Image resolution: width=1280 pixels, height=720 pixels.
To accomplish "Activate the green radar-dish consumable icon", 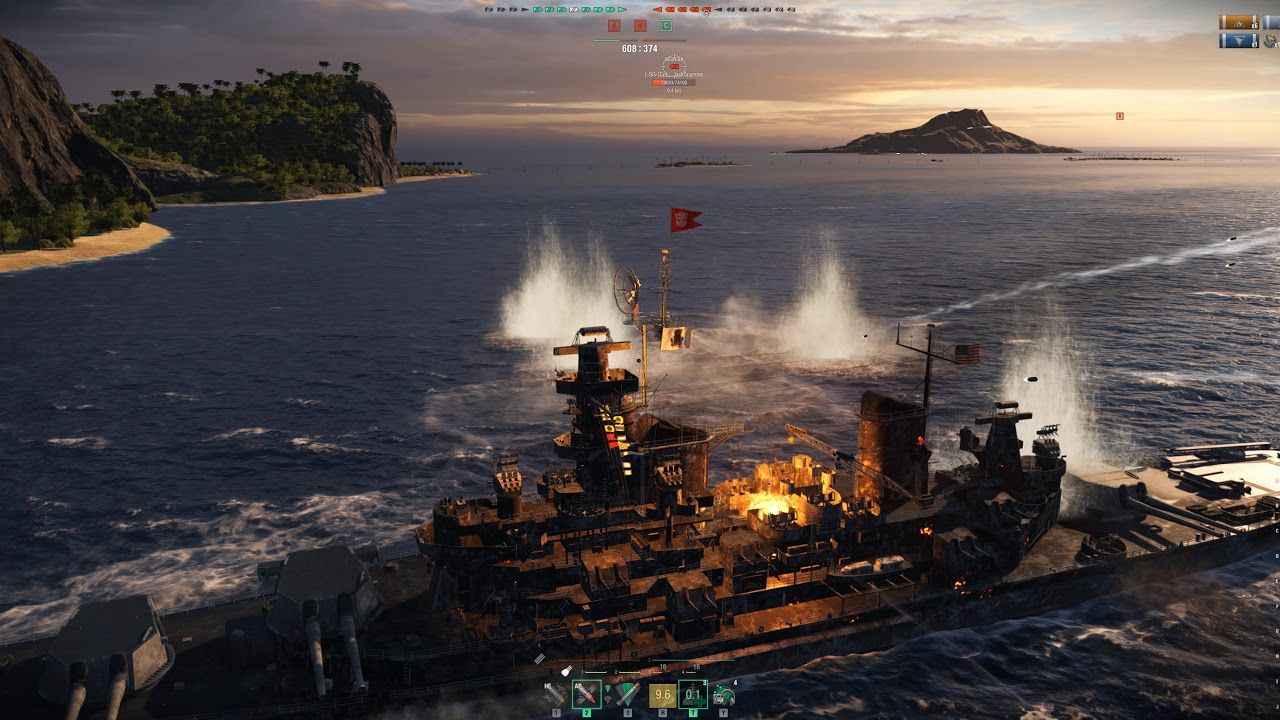I will pos(723,694).
